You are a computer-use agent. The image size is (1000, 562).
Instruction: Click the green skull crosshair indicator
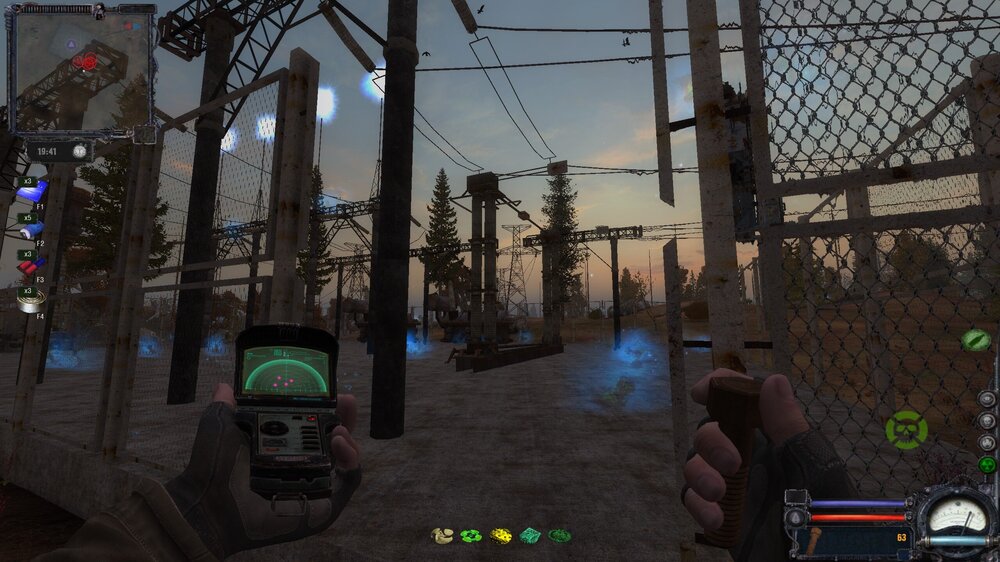pos(906,430)
